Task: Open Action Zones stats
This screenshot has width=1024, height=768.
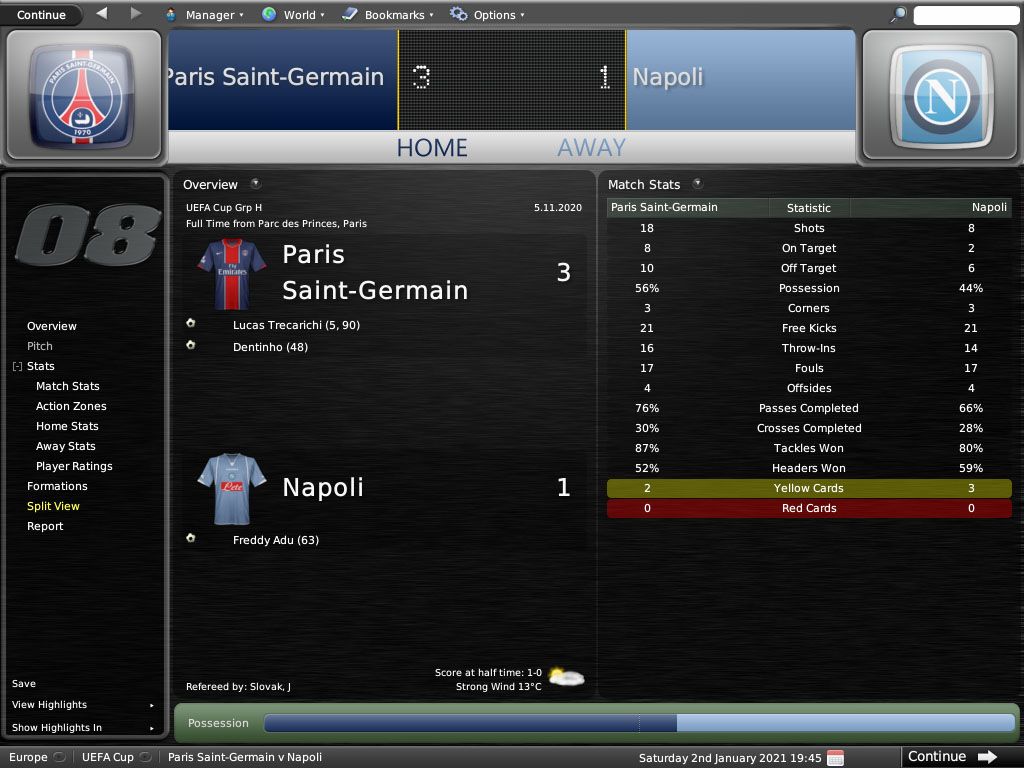Action: pos(71,406)
